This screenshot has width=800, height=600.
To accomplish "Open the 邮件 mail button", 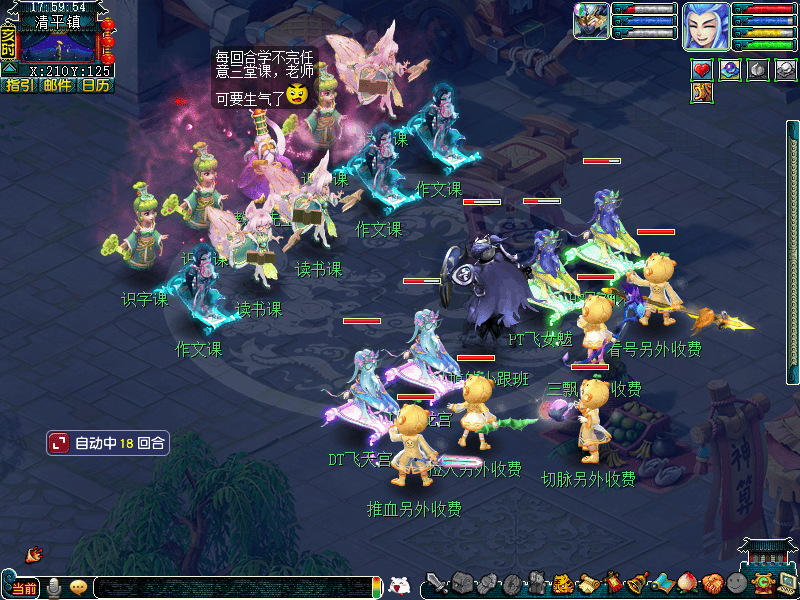I will 57,86.
